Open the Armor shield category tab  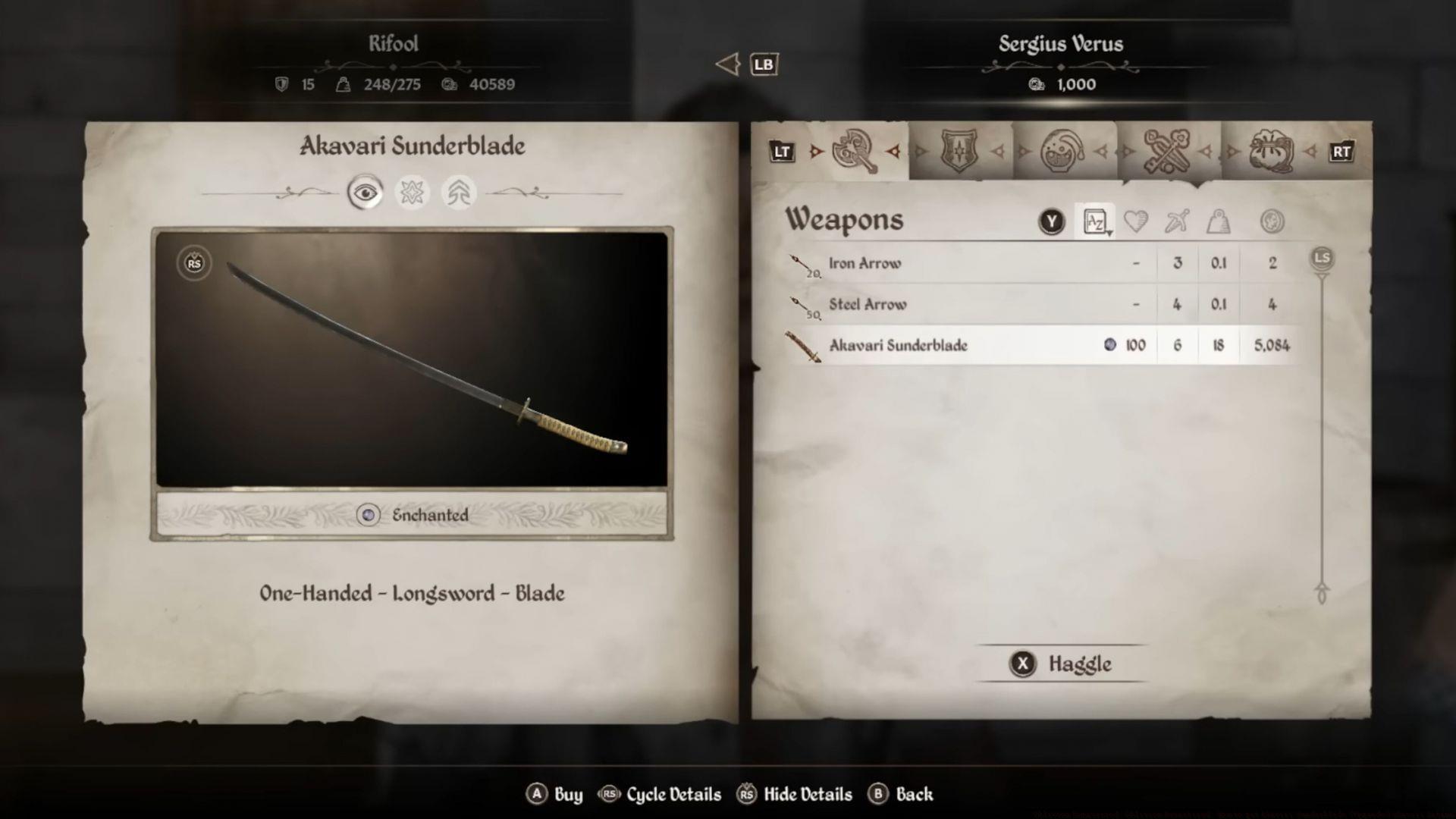coord(959,152)
